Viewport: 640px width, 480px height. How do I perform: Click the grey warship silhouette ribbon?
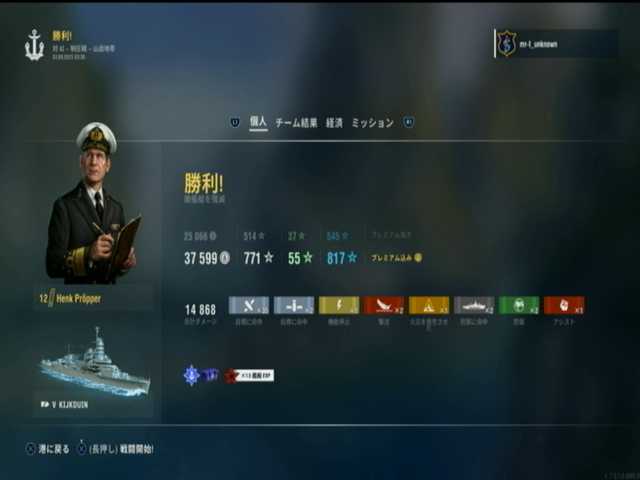[x=474, y=306]
